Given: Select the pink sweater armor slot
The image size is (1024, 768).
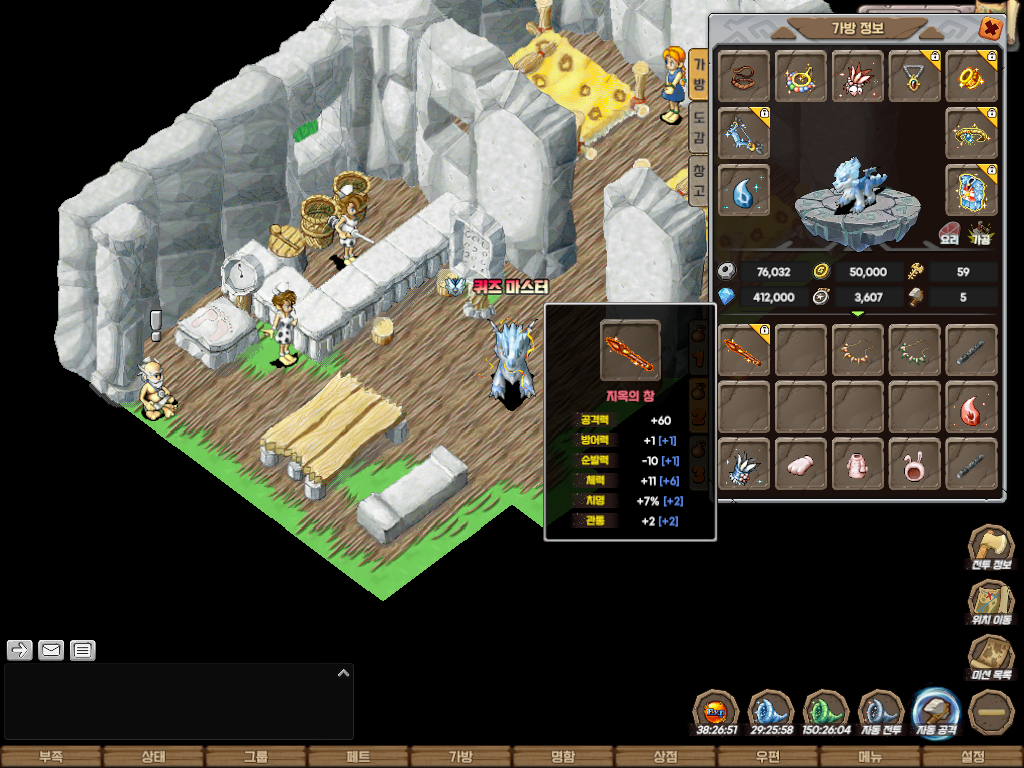Looking at the screenshot, I should click(x=858, y=465).
